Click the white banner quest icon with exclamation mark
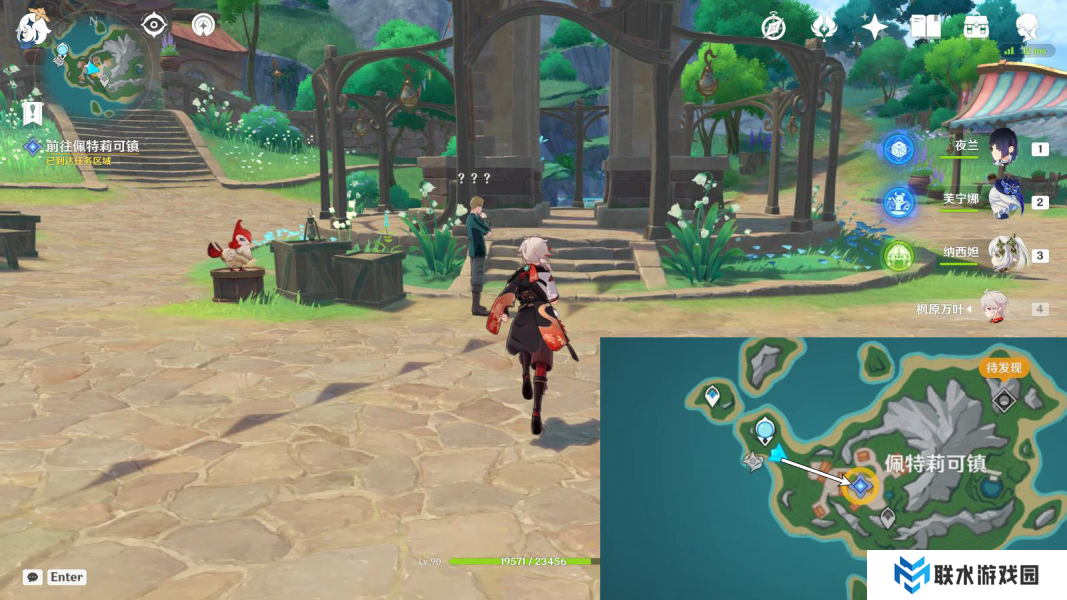The width and height of the screenshot is (1067, 600). [x=32, y=112]
